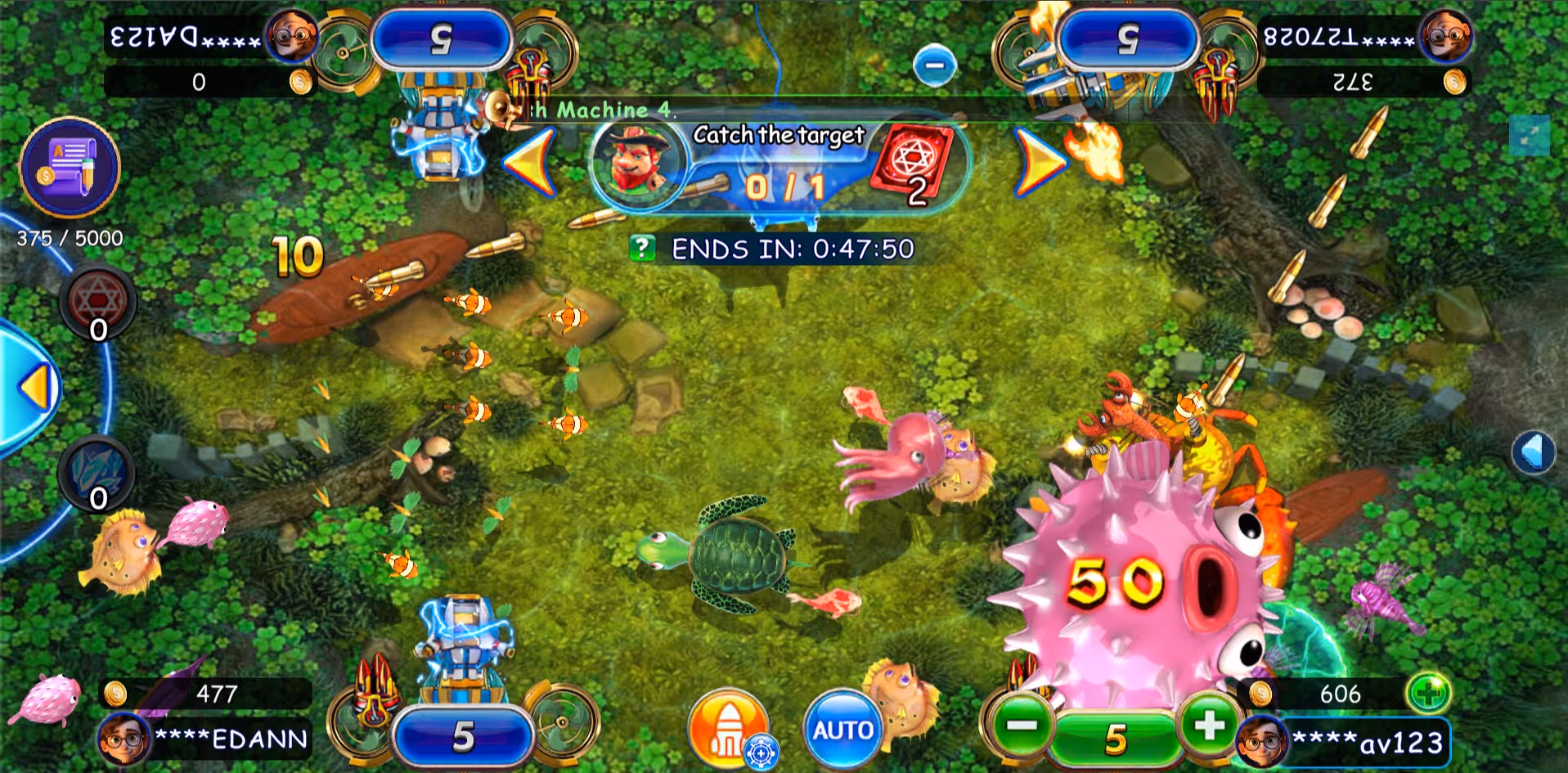Open the help question mark beside the timer
Viewport: 1568px width, 773px height.
pos(642,248)
